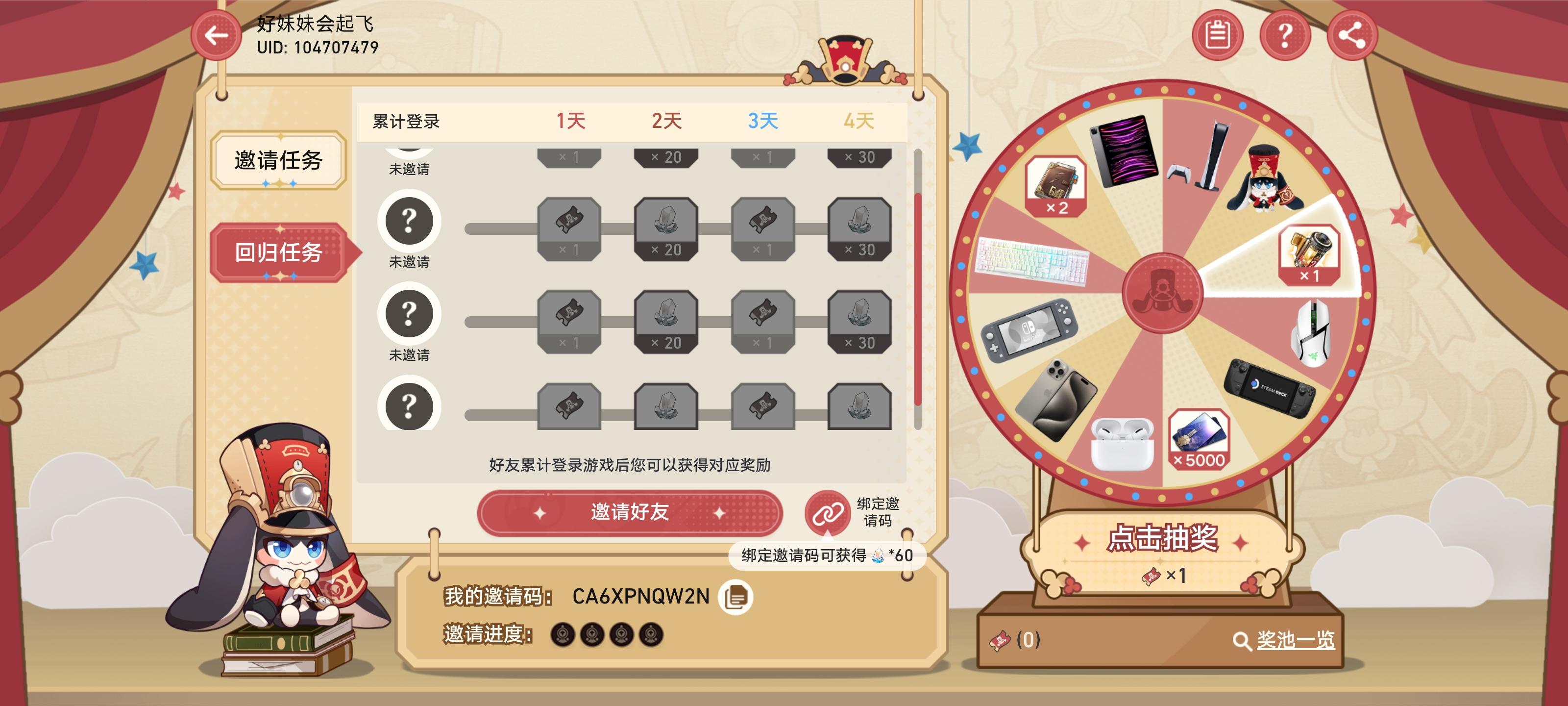Open the help icon with question mark
This screenshot has height=706, width=1568.
(1286, 35)
